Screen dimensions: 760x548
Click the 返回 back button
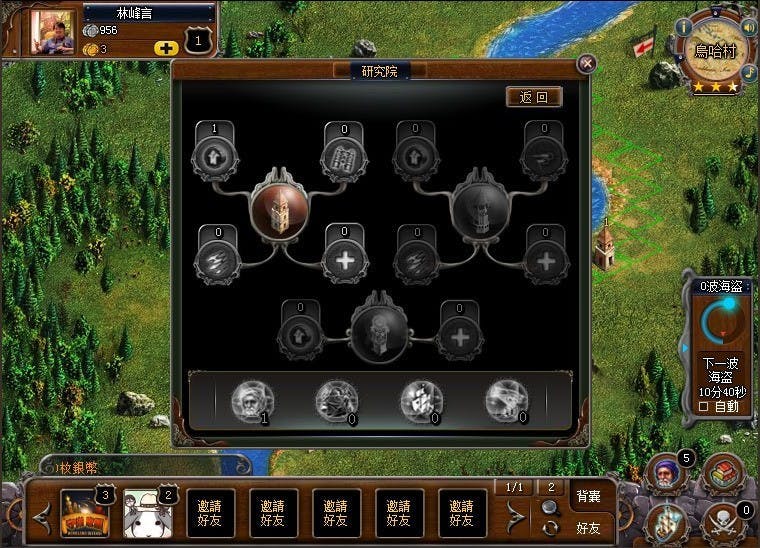(534, 97)
